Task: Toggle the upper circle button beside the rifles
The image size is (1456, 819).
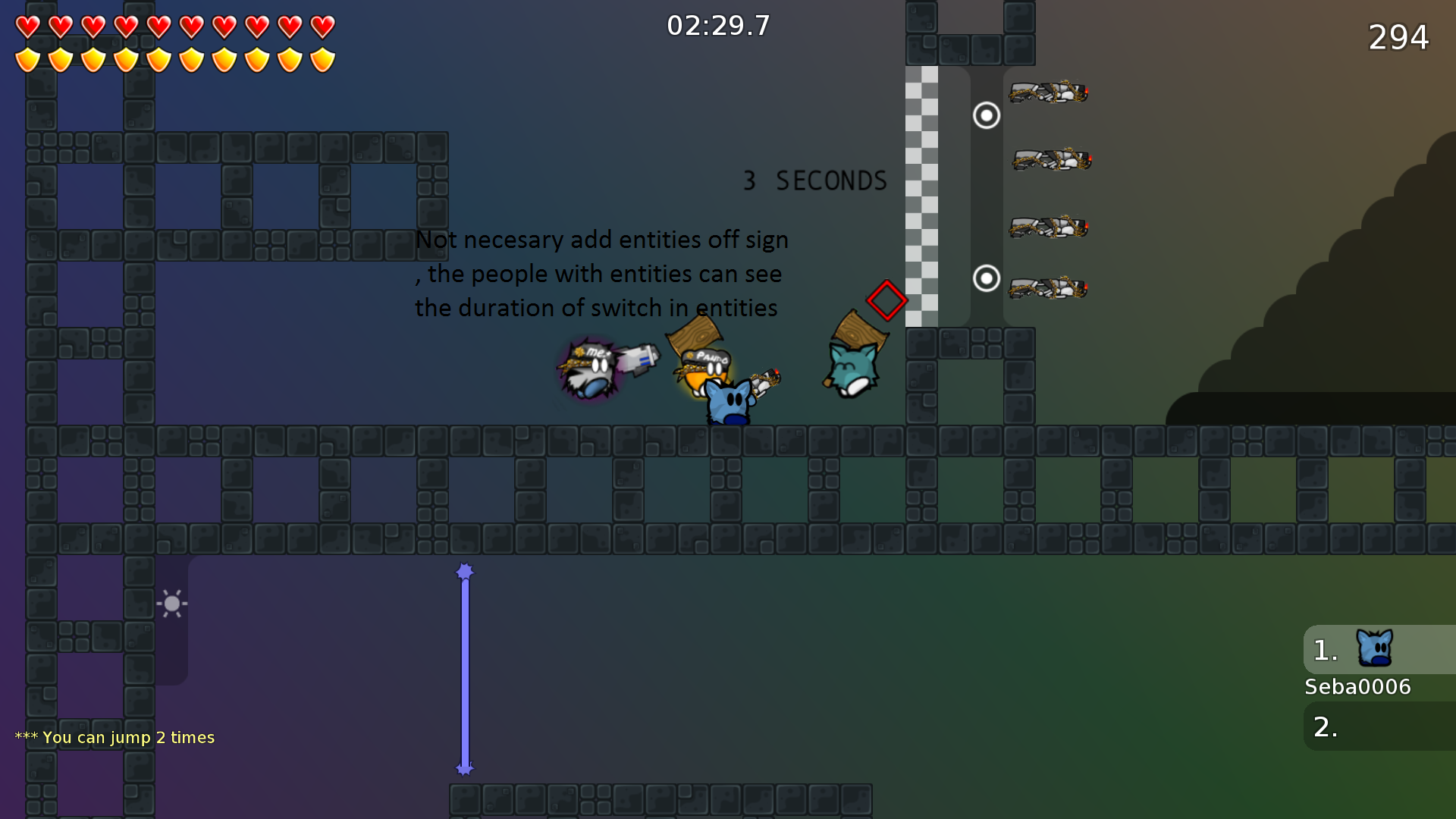Action: 985,115
